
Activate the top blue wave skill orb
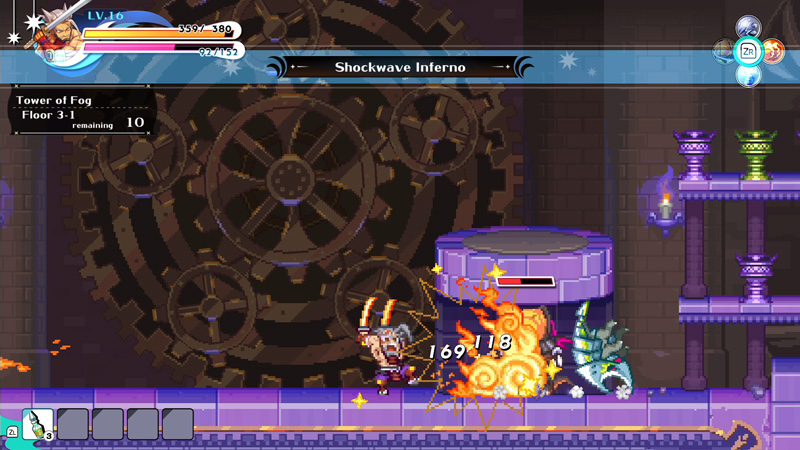[x=748, y=27]
